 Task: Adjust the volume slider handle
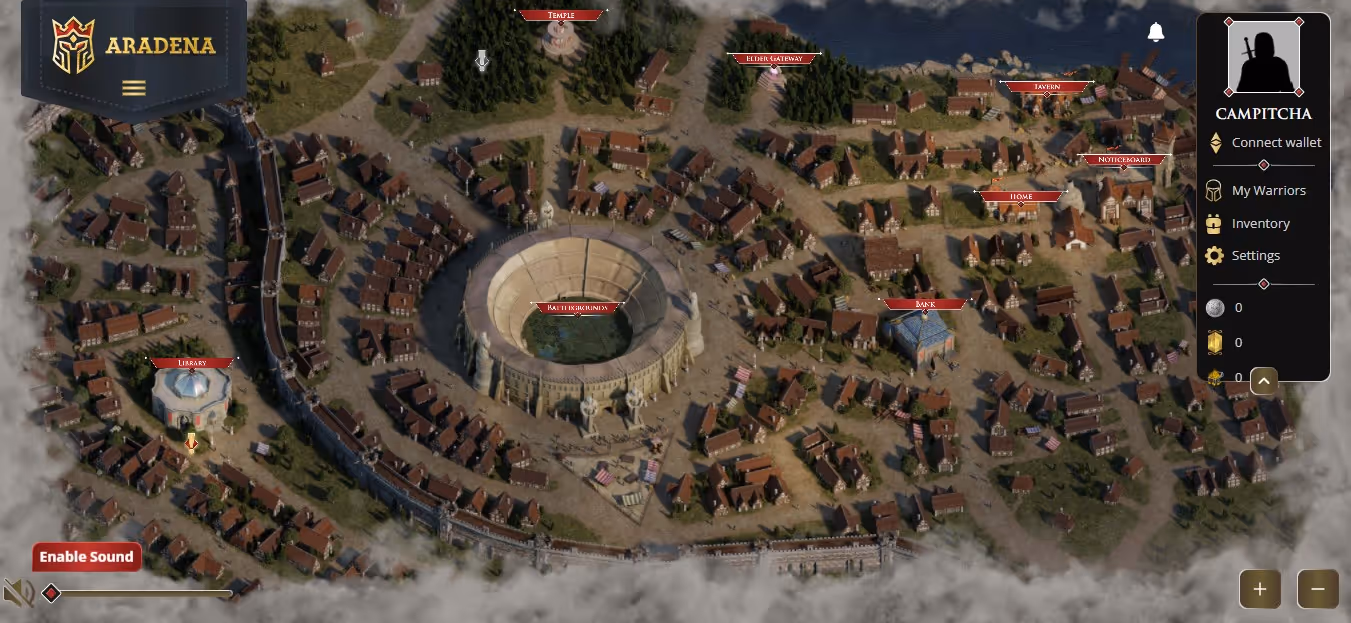pyautogui.click(x=51, y=594)
